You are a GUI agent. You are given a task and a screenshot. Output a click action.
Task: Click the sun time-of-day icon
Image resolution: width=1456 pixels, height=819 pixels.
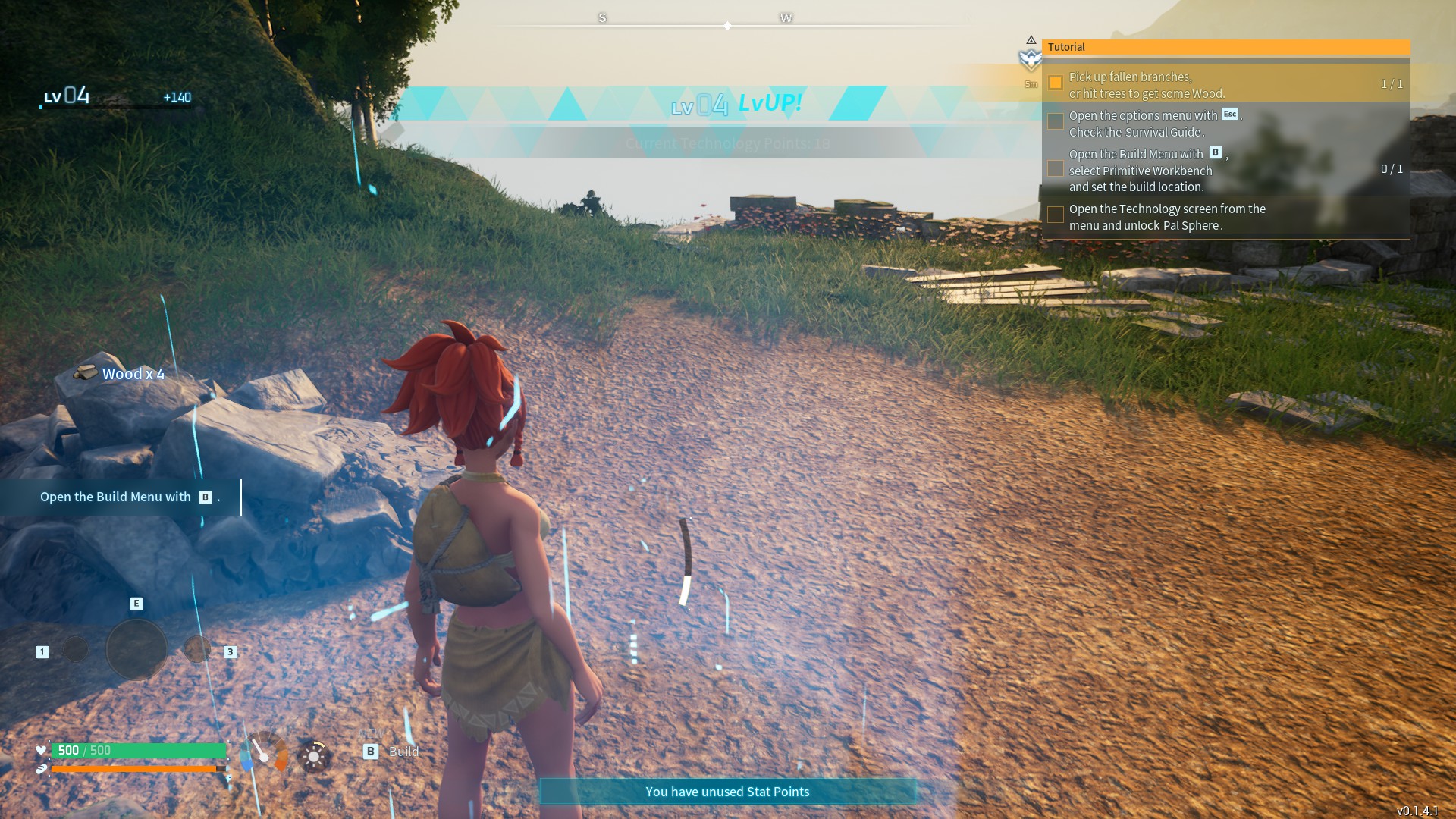click(313, 756)
